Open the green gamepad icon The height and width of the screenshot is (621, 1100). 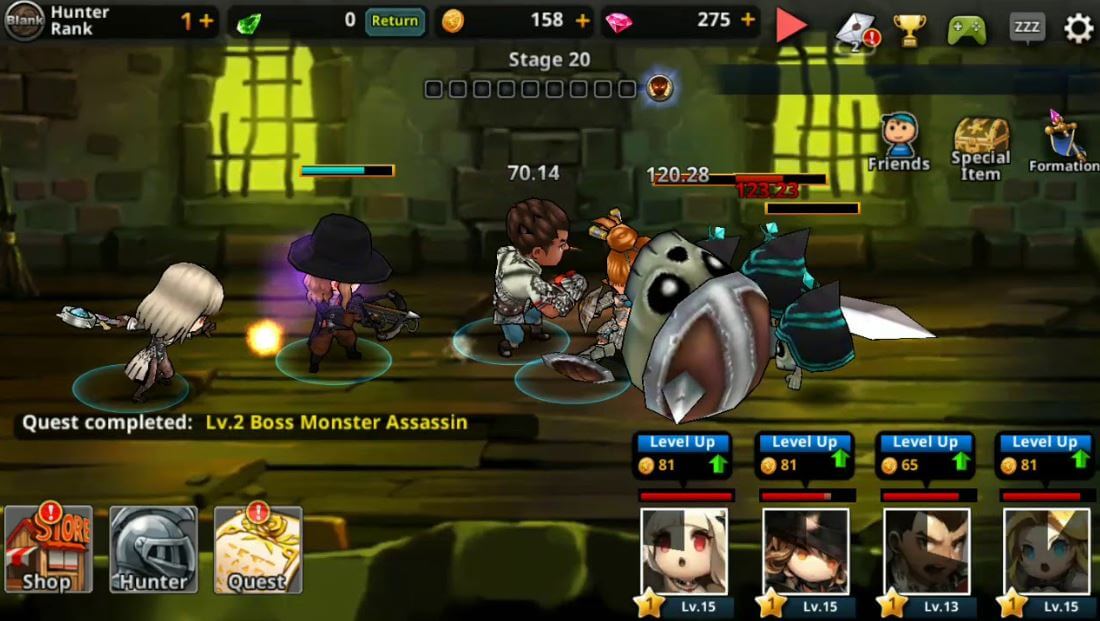pyautogui.click(x=966, y=29)
